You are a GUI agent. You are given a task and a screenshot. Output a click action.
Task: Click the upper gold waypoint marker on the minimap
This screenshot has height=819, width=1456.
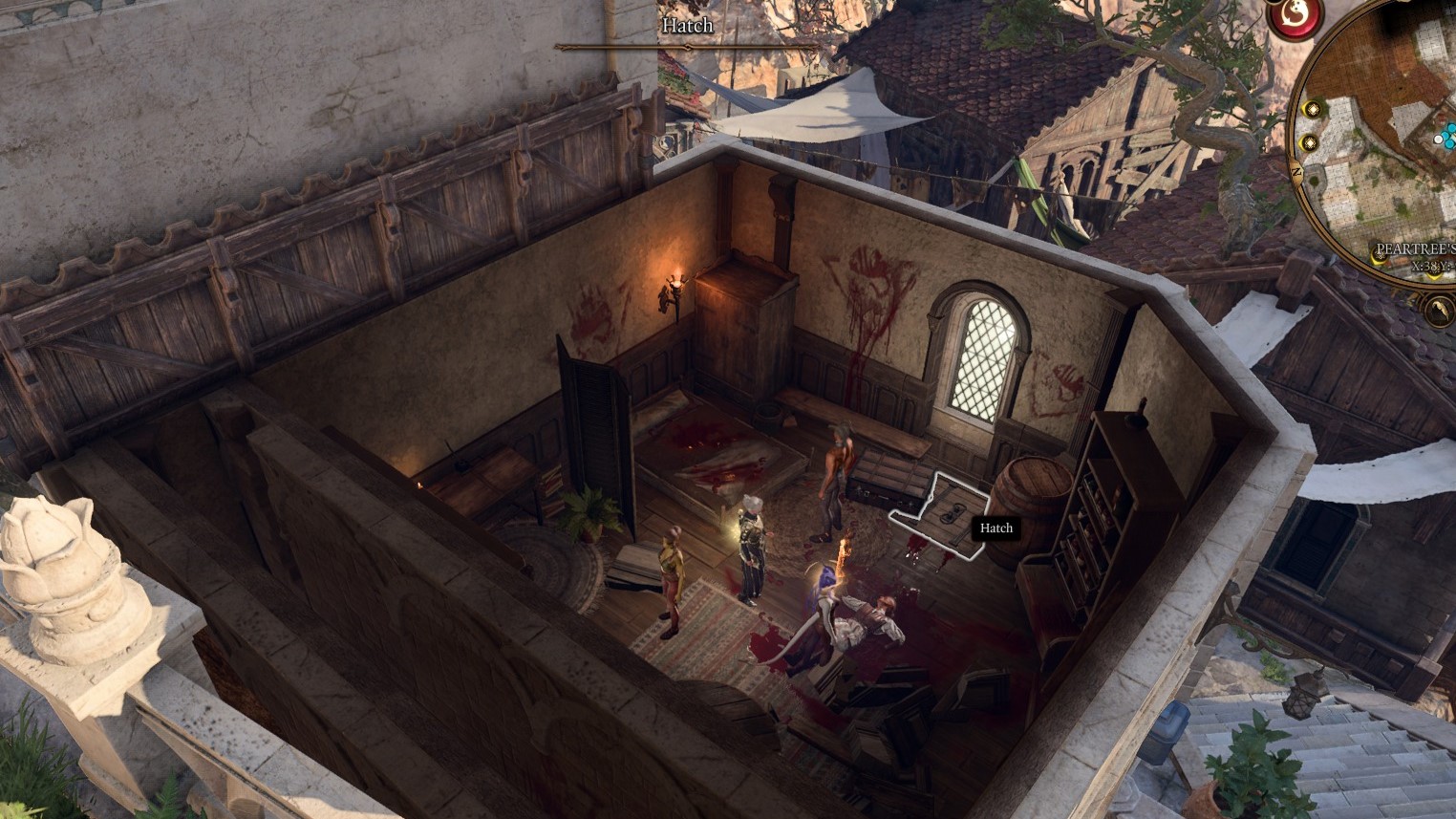tap(1312, 108)
